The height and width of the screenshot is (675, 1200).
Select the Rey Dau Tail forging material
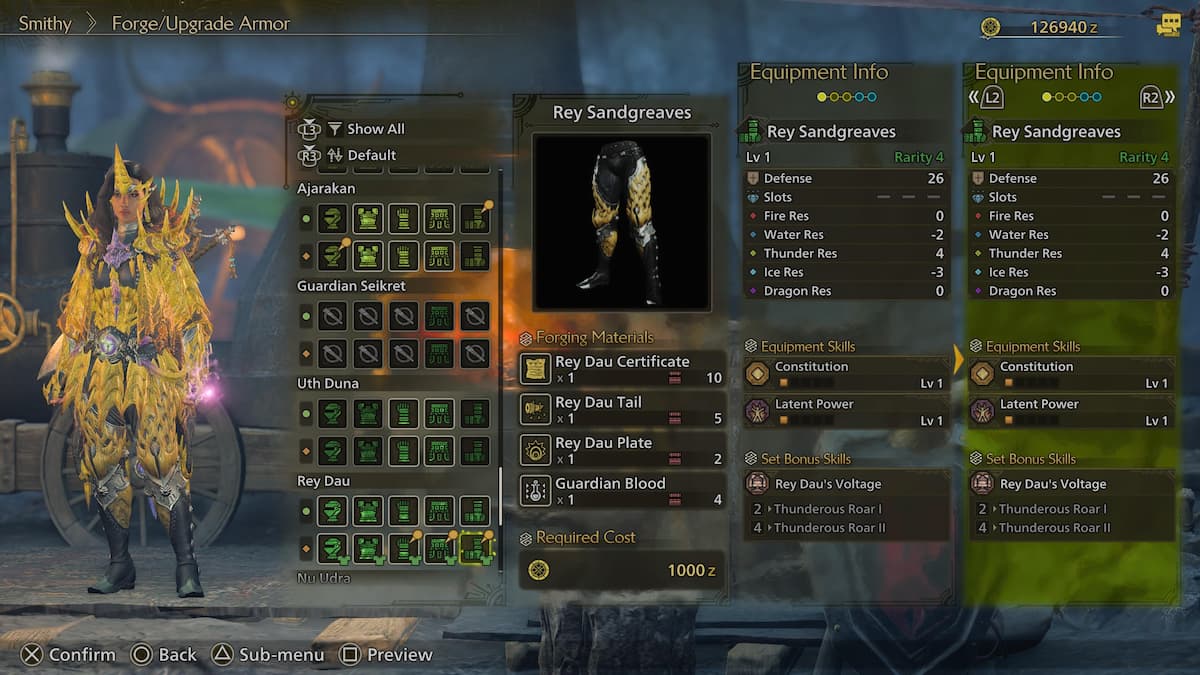622,410
